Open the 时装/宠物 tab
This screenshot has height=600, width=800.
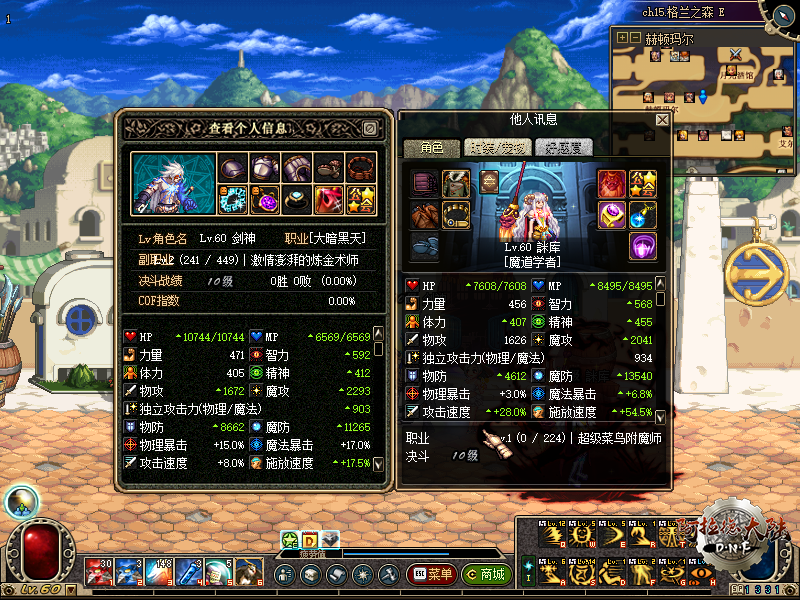pyautogui.click(x=494, y=148)
